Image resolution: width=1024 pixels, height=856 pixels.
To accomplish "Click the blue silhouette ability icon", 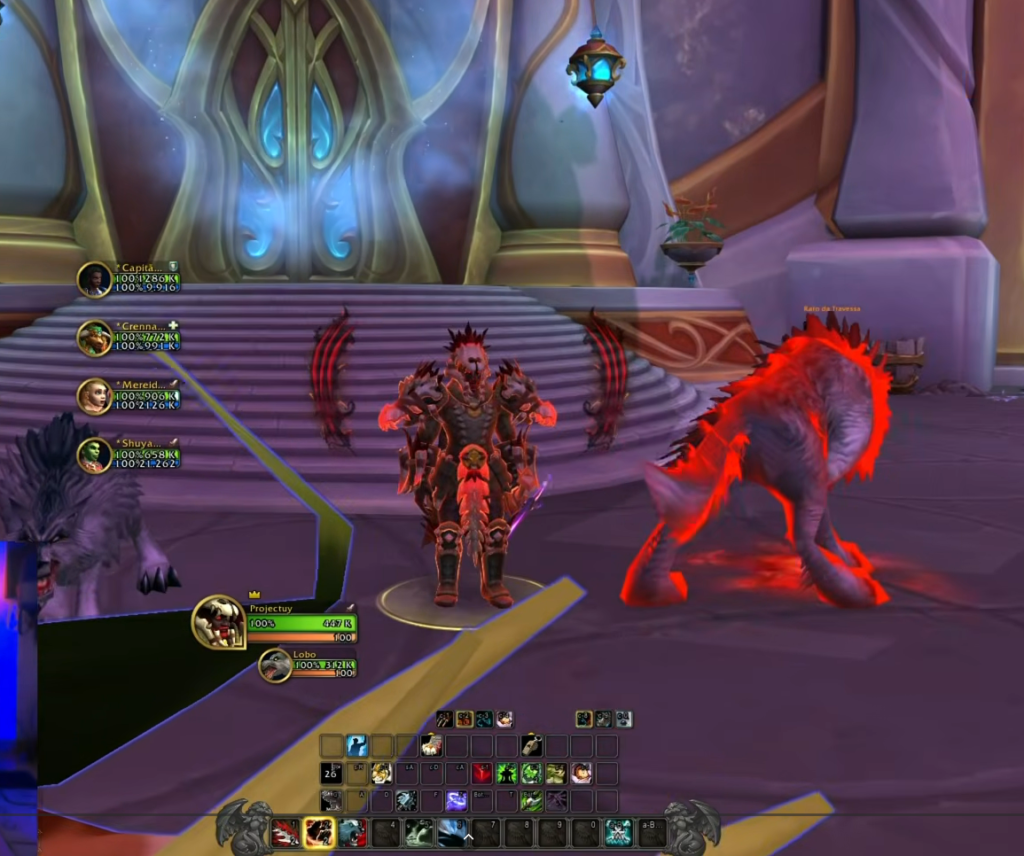I will click(x=357, y=746).
